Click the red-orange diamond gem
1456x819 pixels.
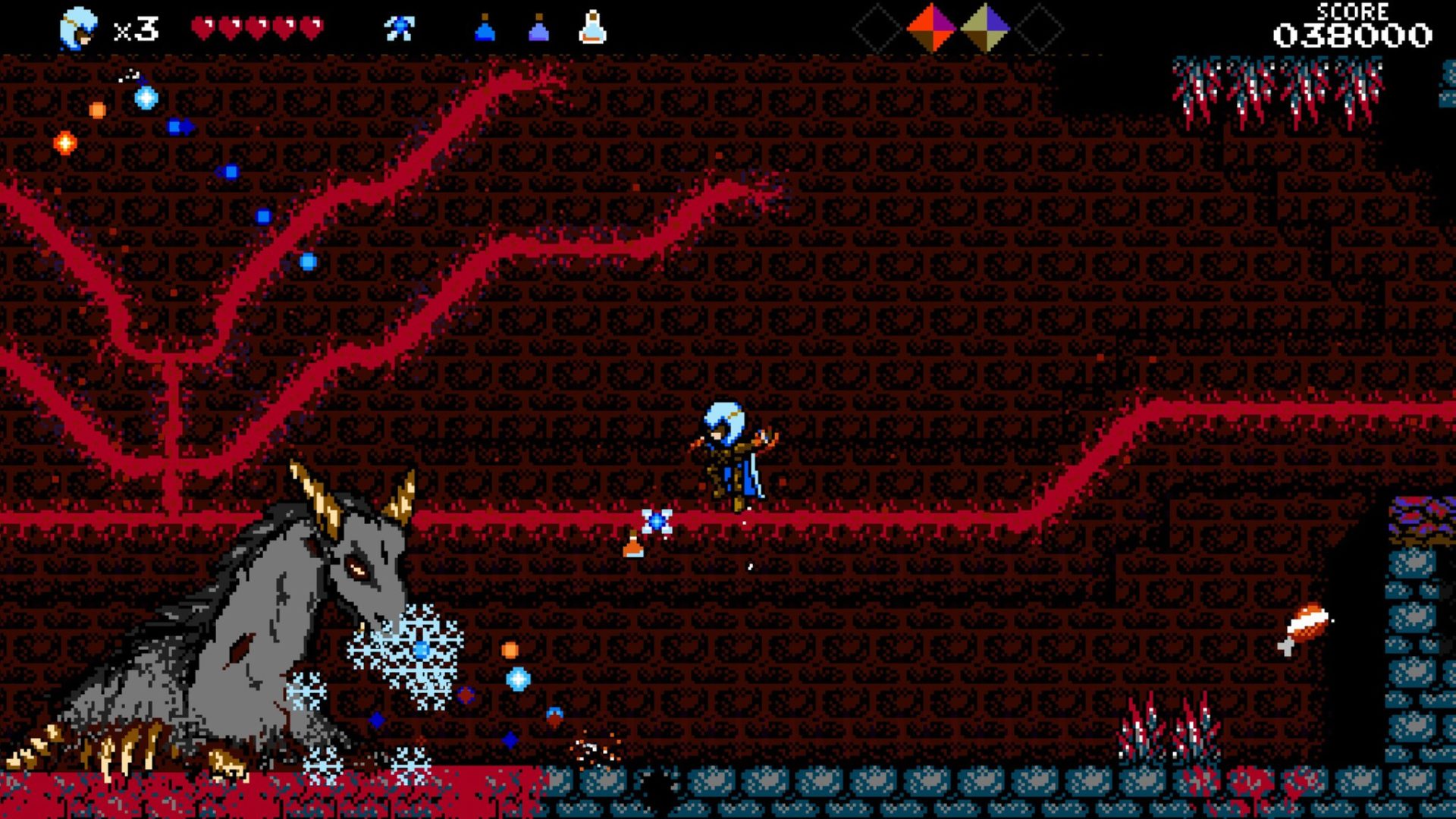pos(931,28)
